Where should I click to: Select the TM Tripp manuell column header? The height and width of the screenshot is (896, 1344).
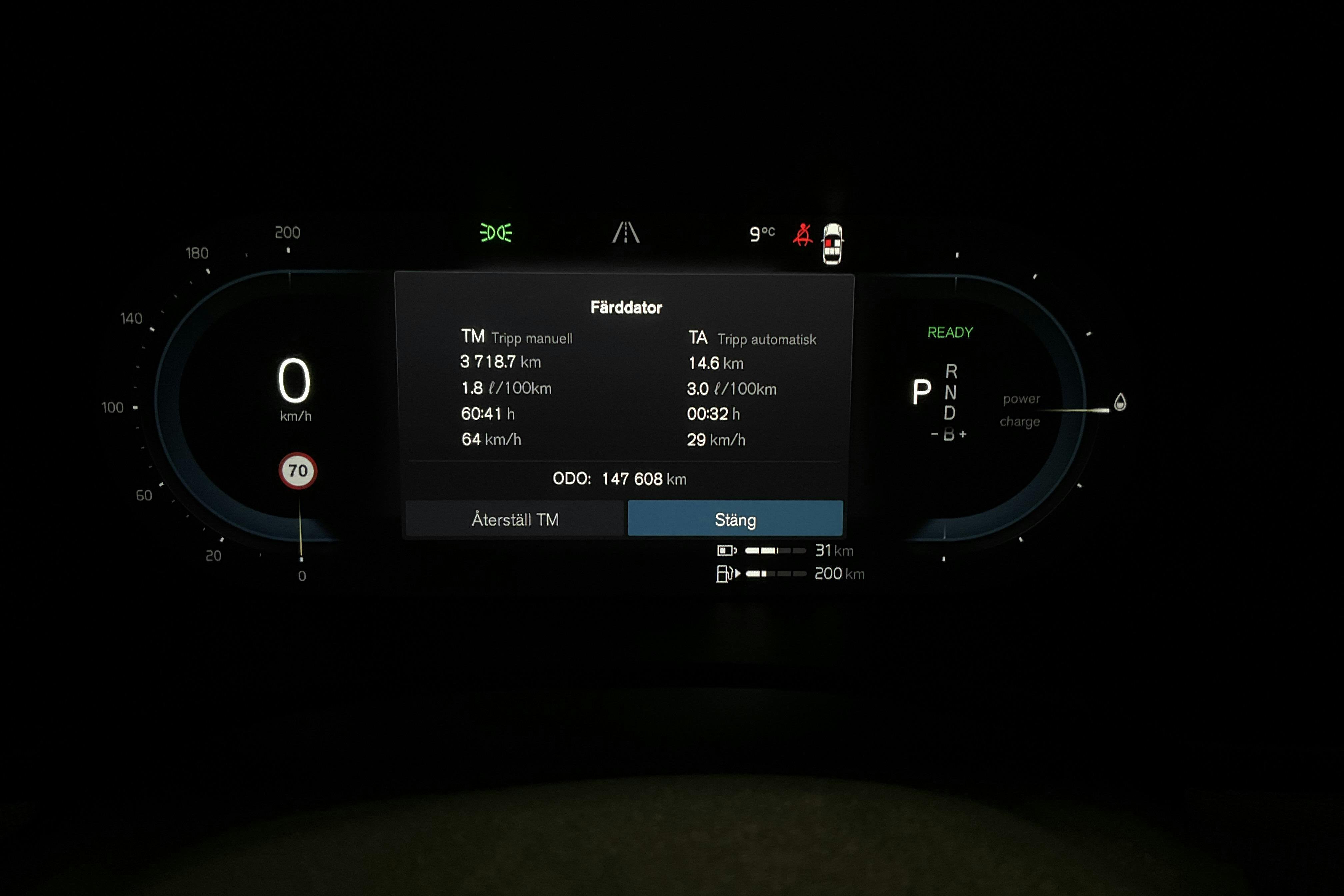coord(518,338)
